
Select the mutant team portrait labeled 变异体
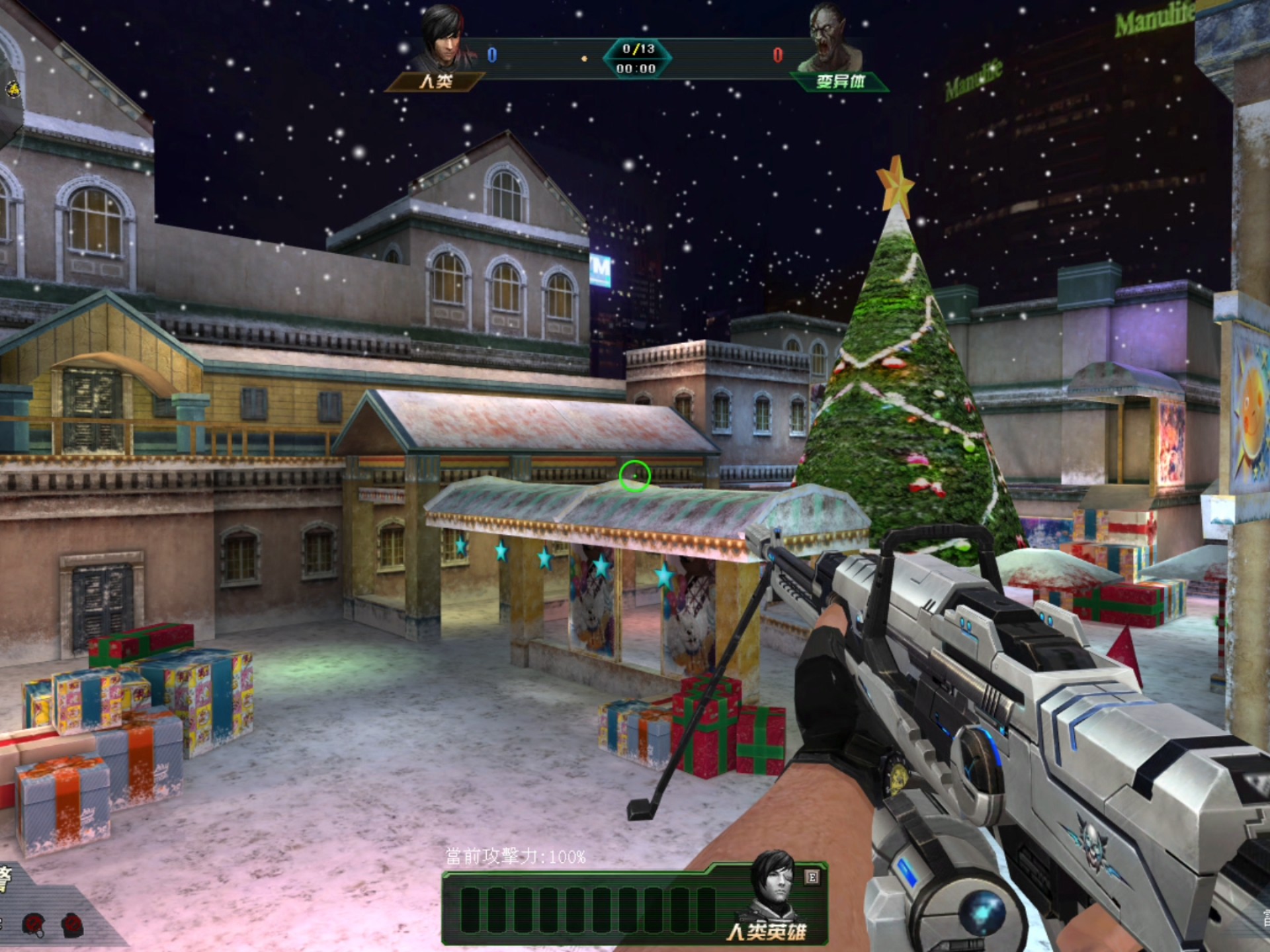click(829, 38)
